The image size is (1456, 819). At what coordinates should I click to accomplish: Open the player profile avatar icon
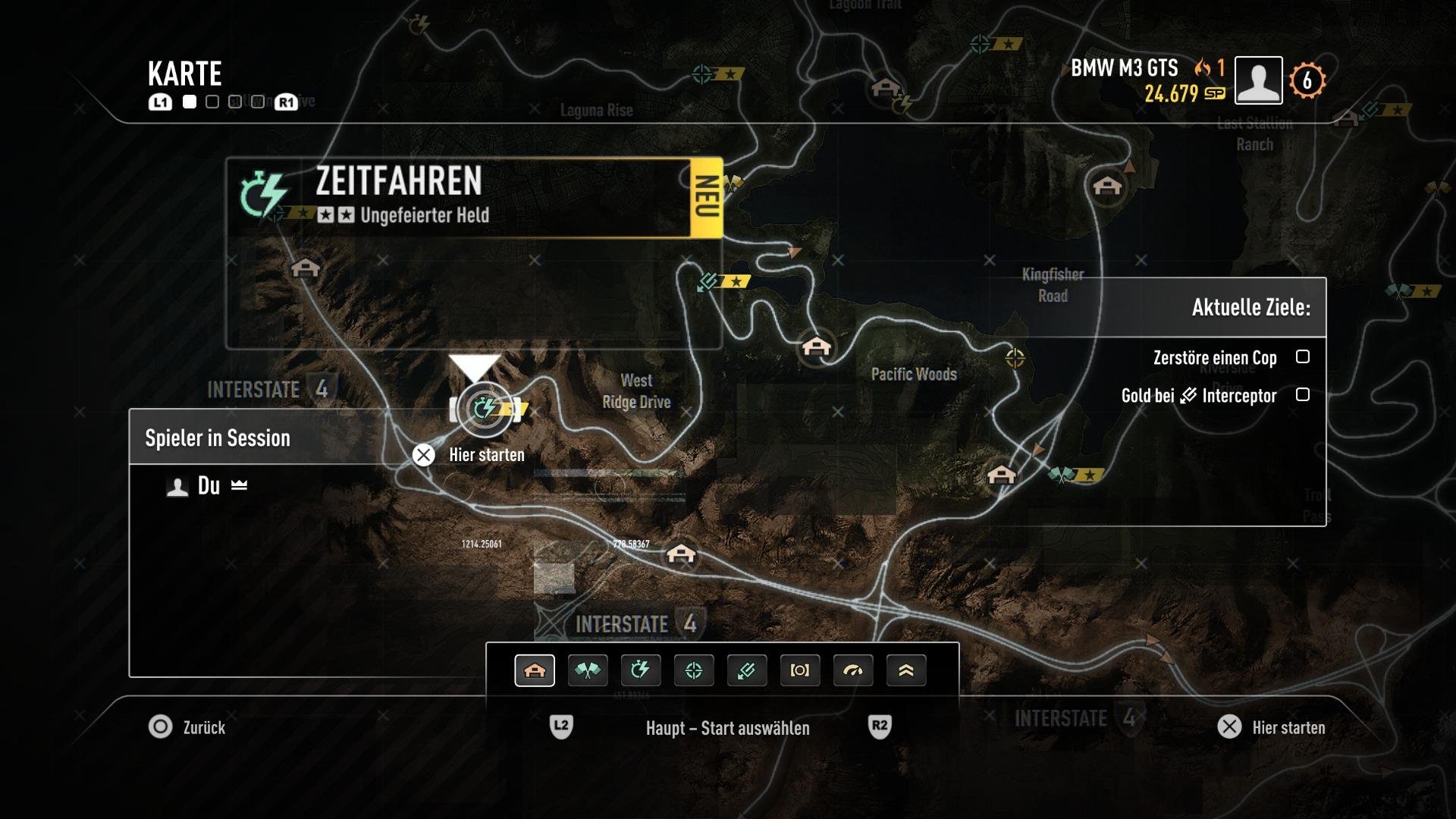pyautogui.click(x=1258, y=80)
